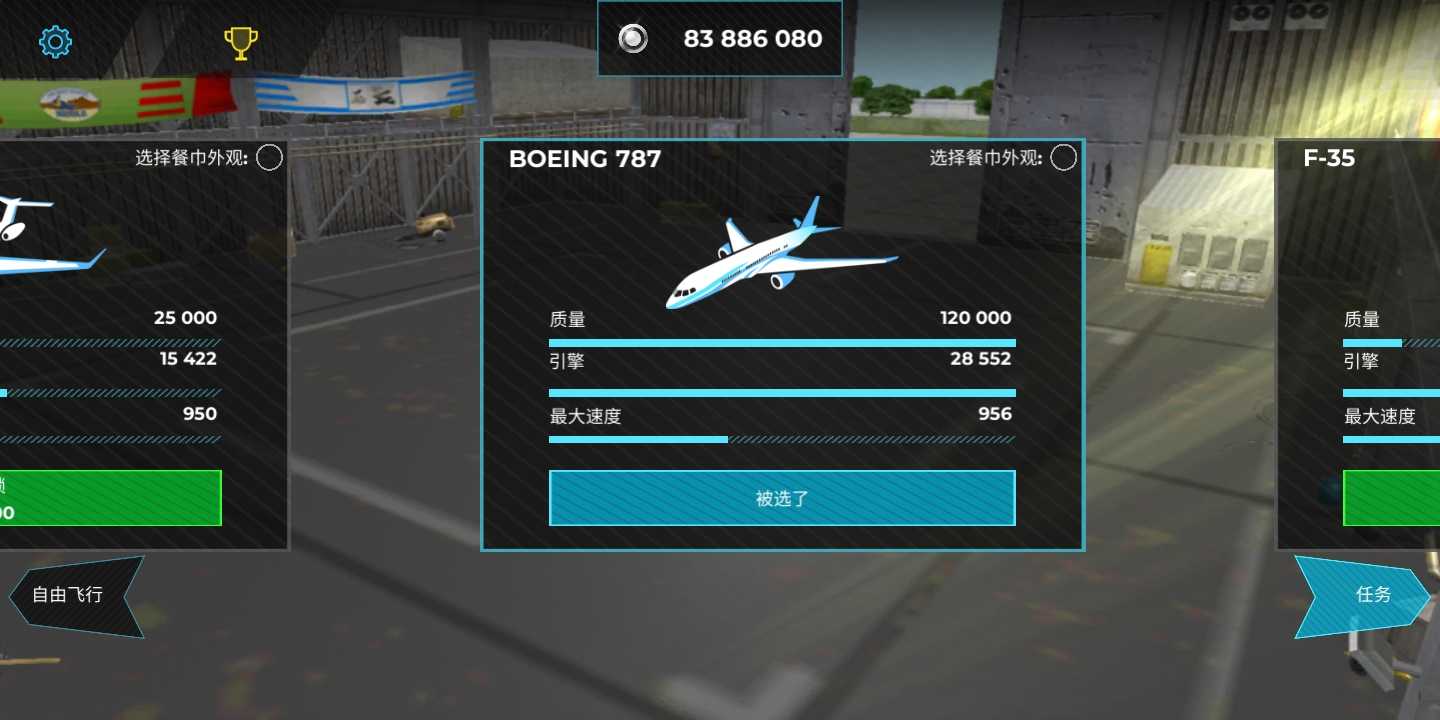Viewport: 1440px width, 720px height.
Task: Click the 自由飞行 arrow icon
Action: click(75, 595)
